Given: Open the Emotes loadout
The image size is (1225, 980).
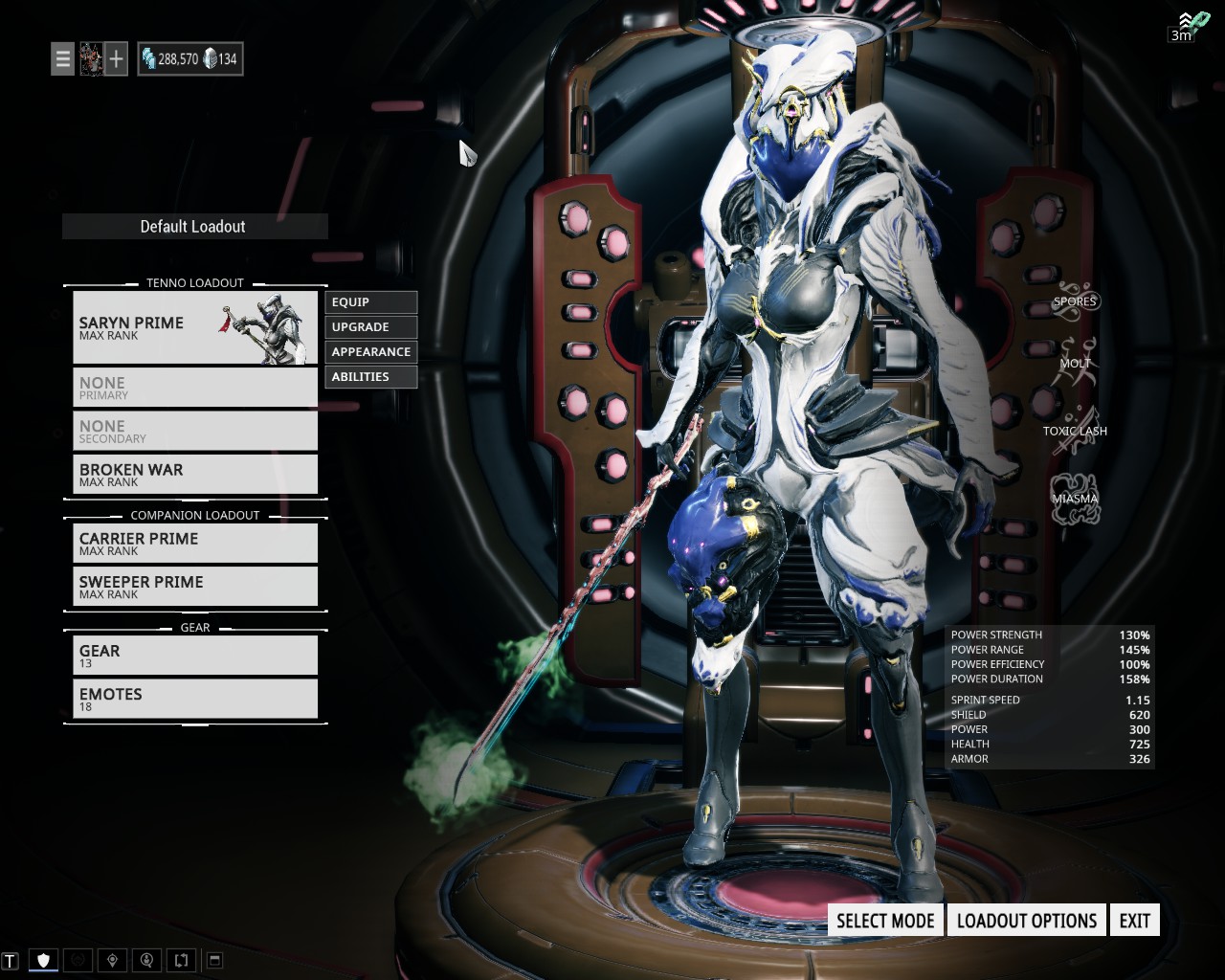Looking at the screenshot, I should (195, 699).
